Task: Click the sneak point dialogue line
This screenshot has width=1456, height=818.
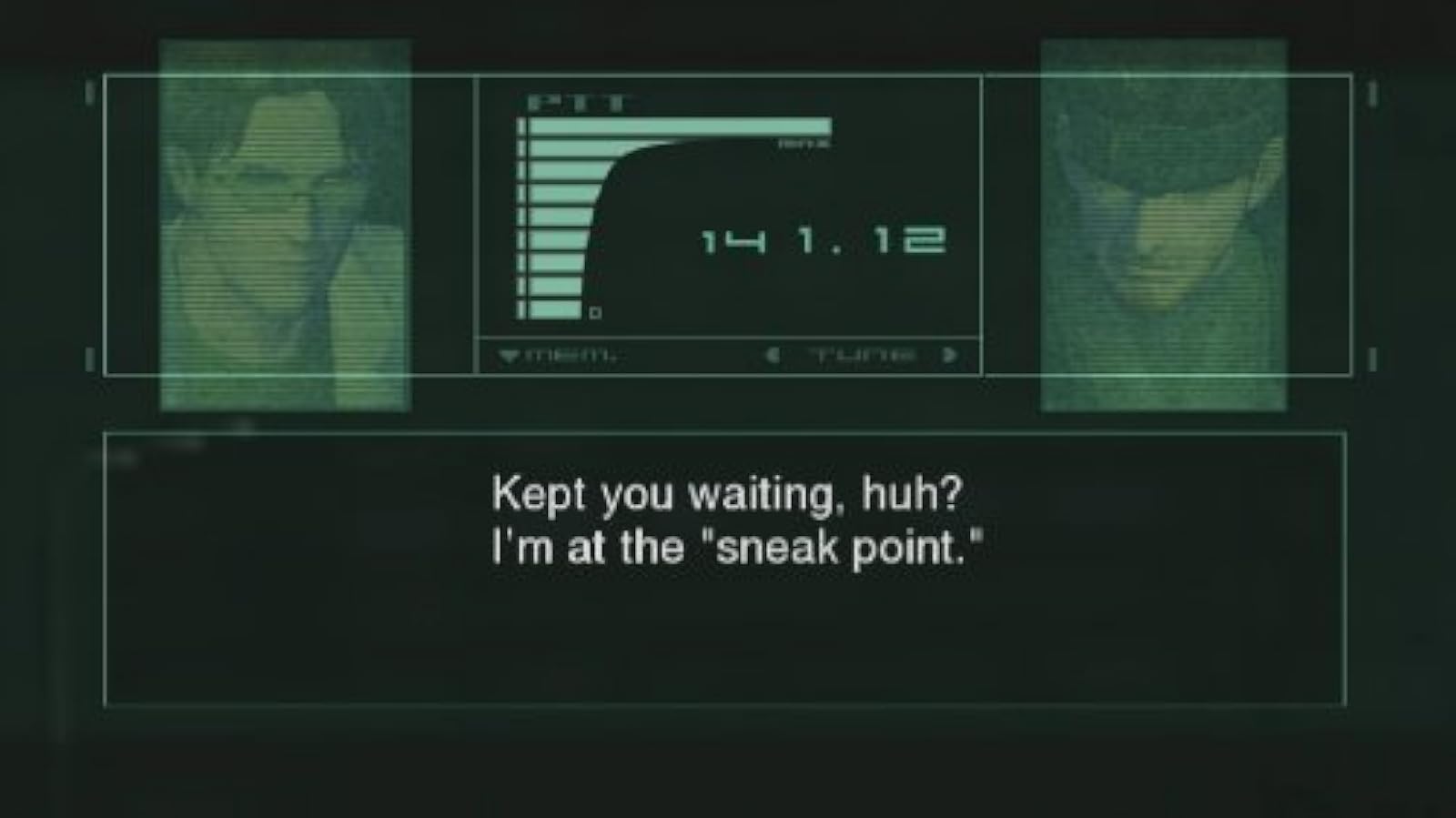Action: click(x=737, y=547)
